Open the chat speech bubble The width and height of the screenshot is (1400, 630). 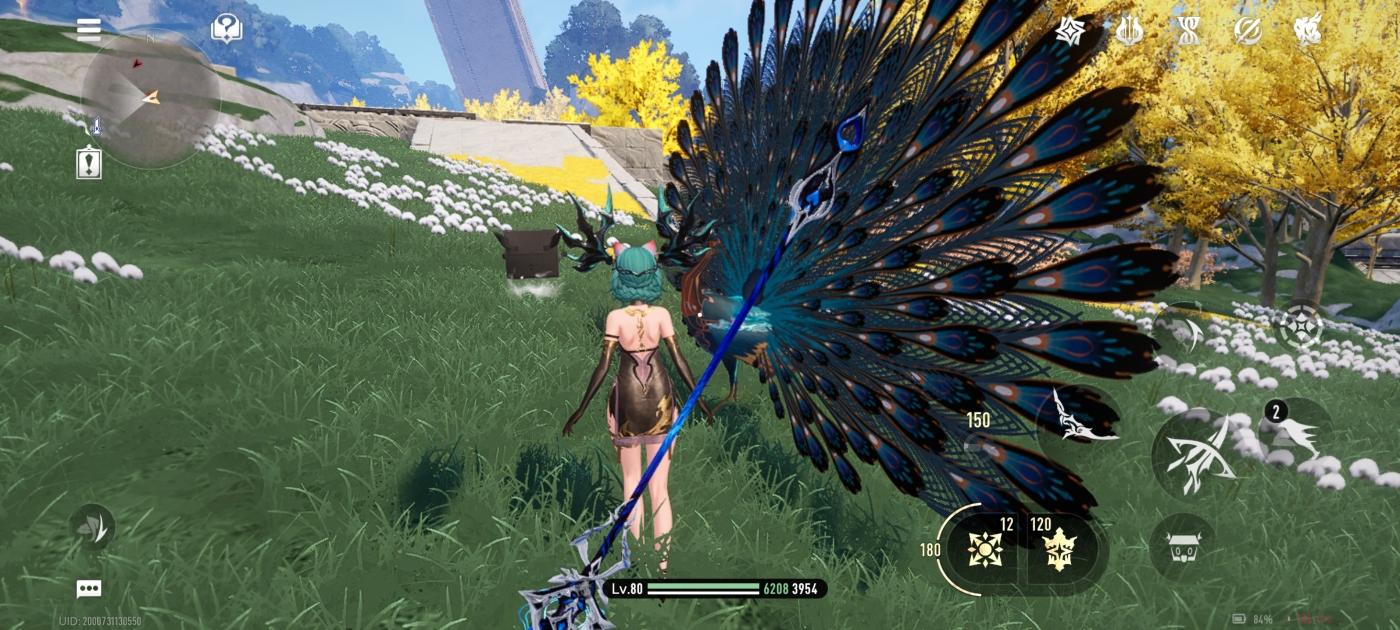[89, 589]
